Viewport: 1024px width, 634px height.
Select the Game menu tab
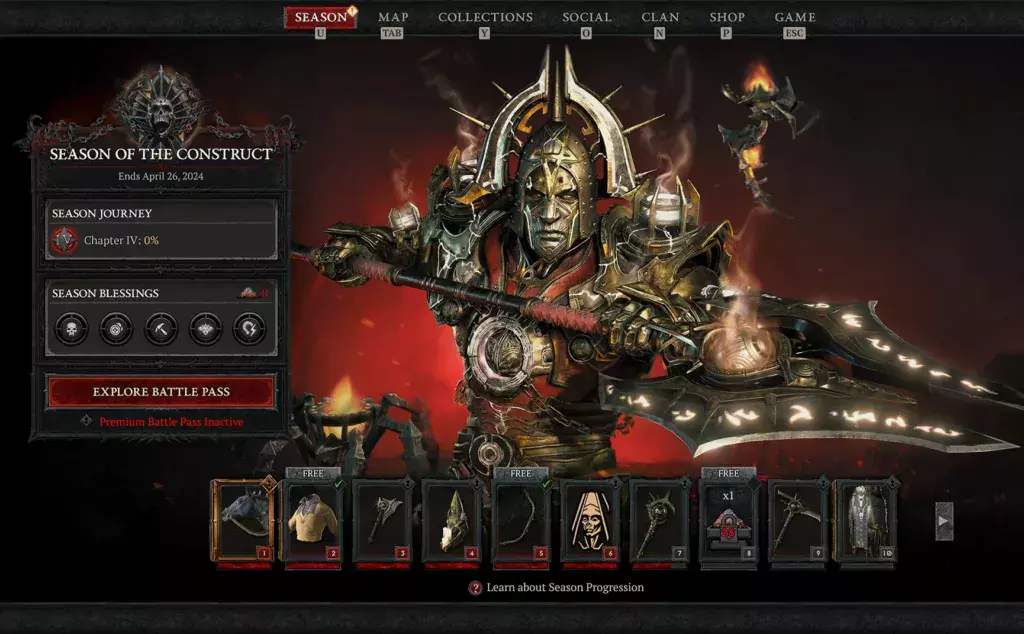pyautogui.click(x=795, y=17)
